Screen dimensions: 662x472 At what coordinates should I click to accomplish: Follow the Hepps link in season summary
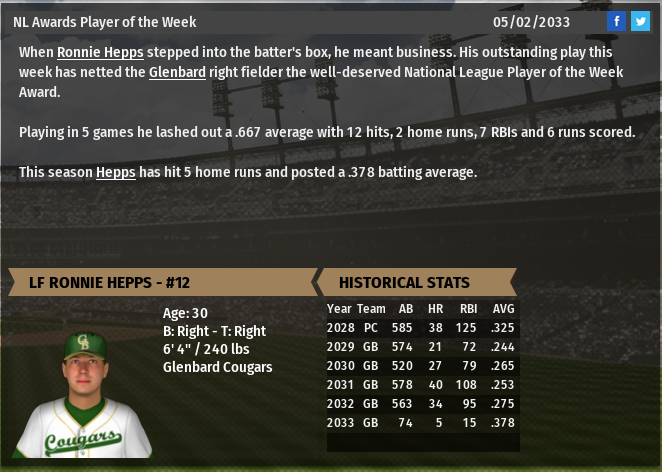[x=116, y=172]
